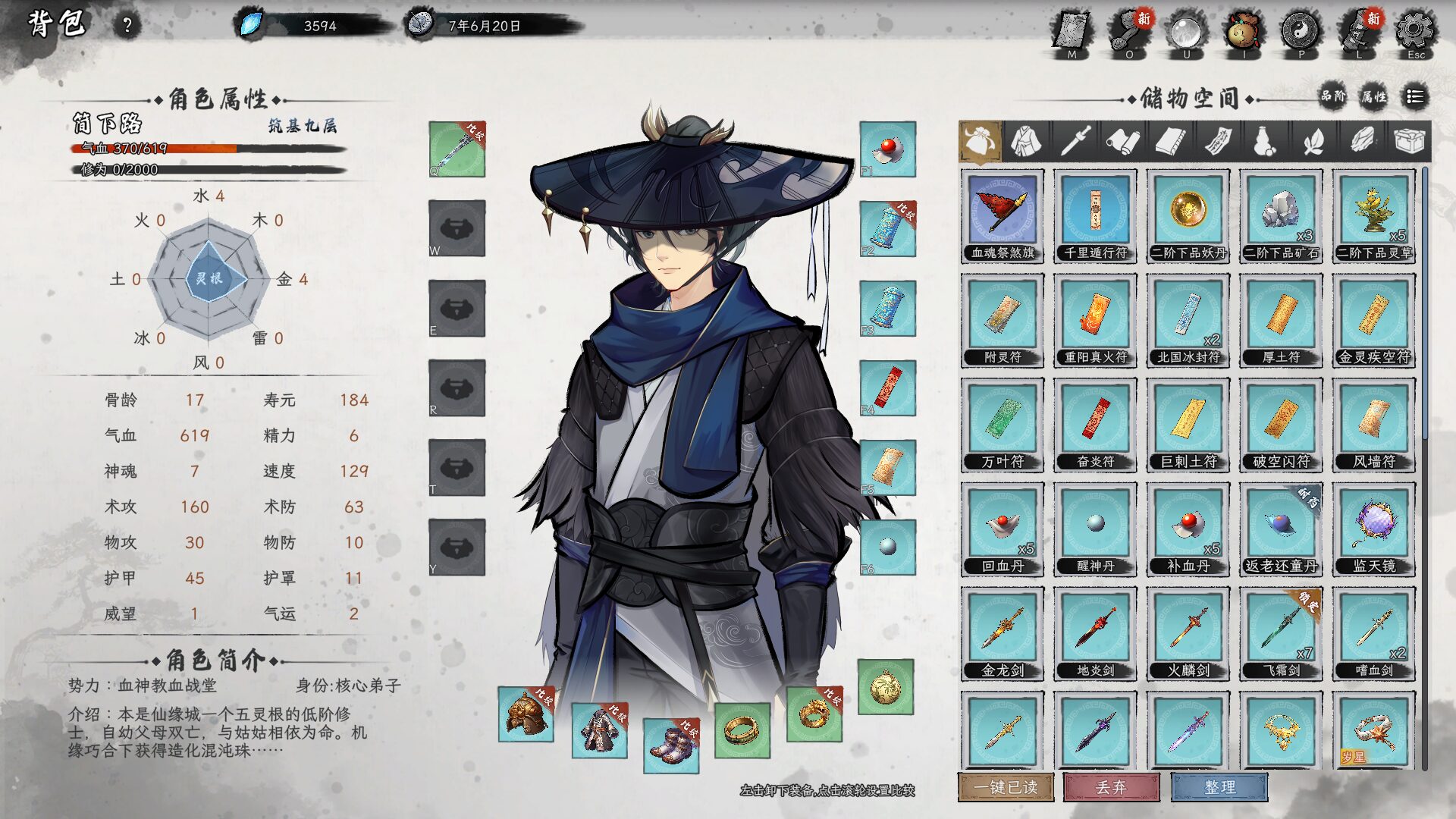Open the ore category filter in storage
This screenshot has height=819, width=1456.
coord(1361,140)
